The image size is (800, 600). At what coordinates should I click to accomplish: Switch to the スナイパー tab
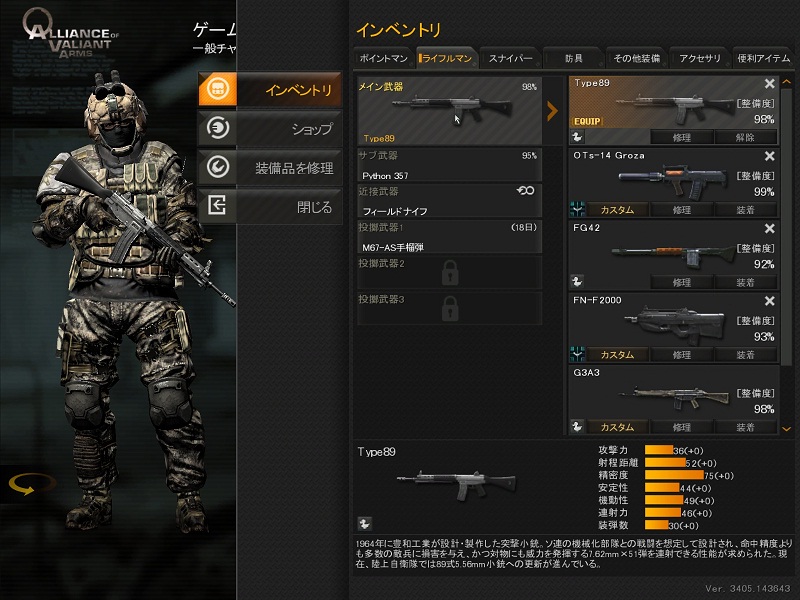tap(510, 58)
